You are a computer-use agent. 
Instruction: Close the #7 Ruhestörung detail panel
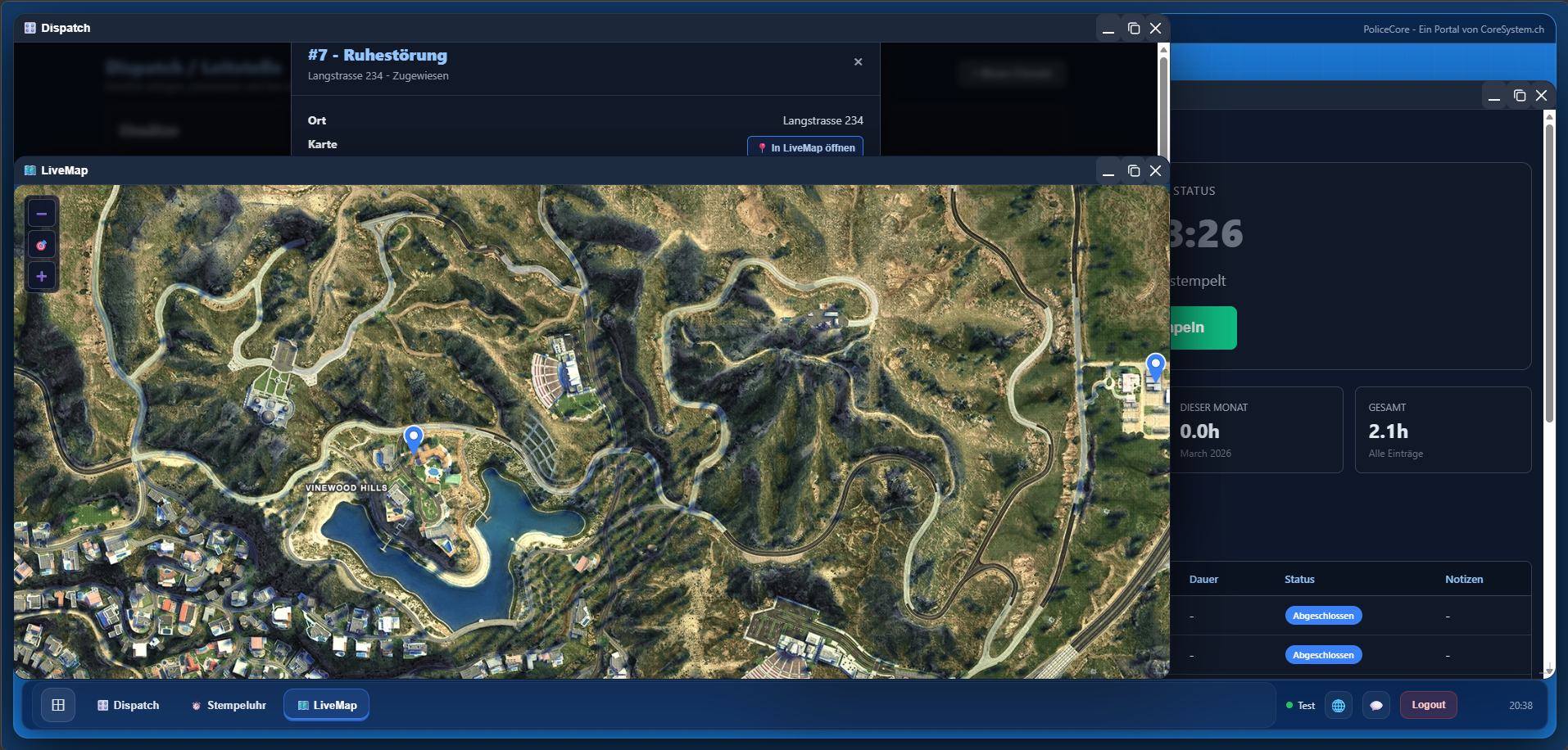(x=858, y=61)
